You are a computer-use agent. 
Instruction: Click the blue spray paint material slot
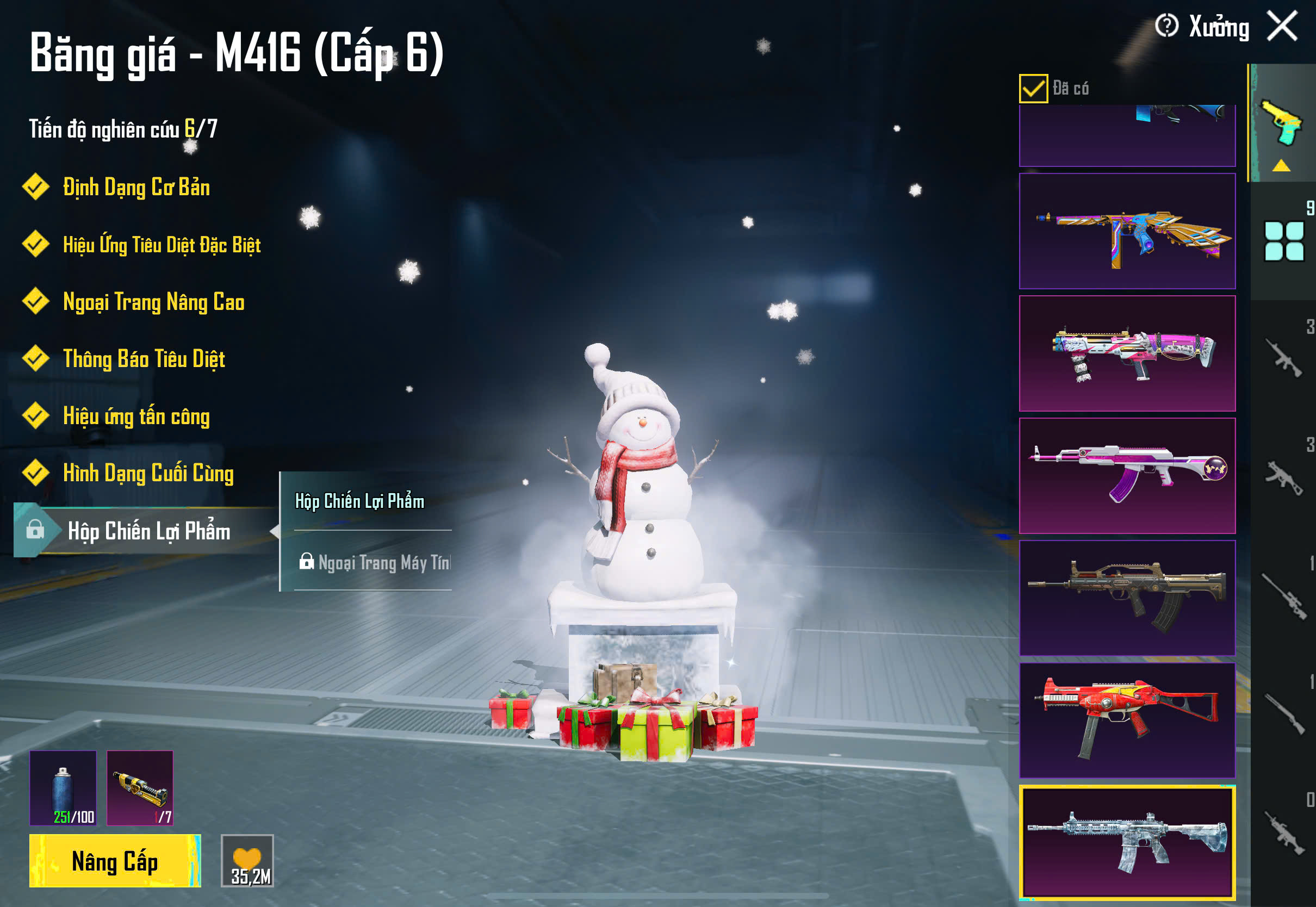pos(63,788)
